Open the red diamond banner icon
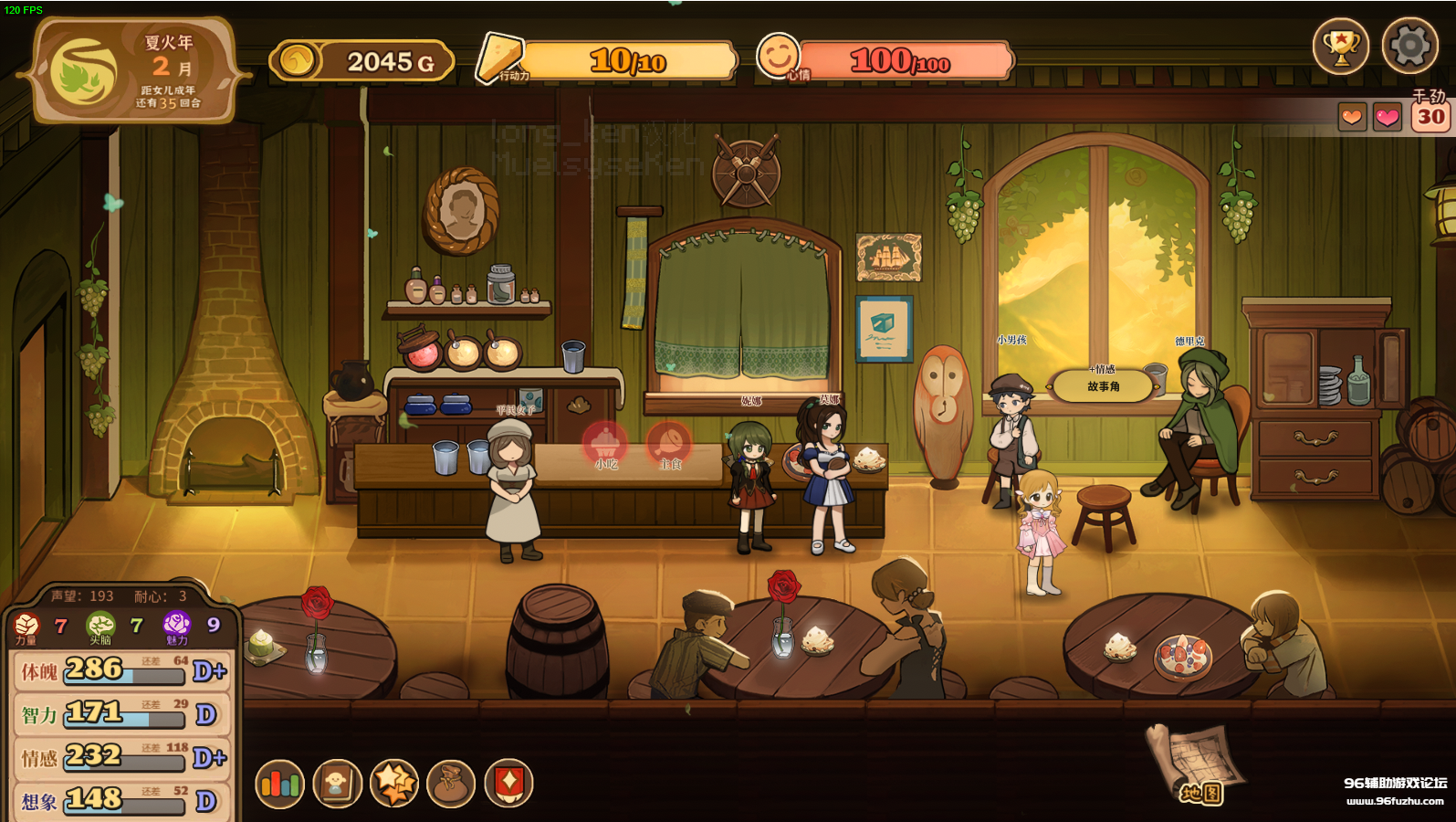This screenshot has width=1456, height=822. pyautogui.click(x=508, y=784)
